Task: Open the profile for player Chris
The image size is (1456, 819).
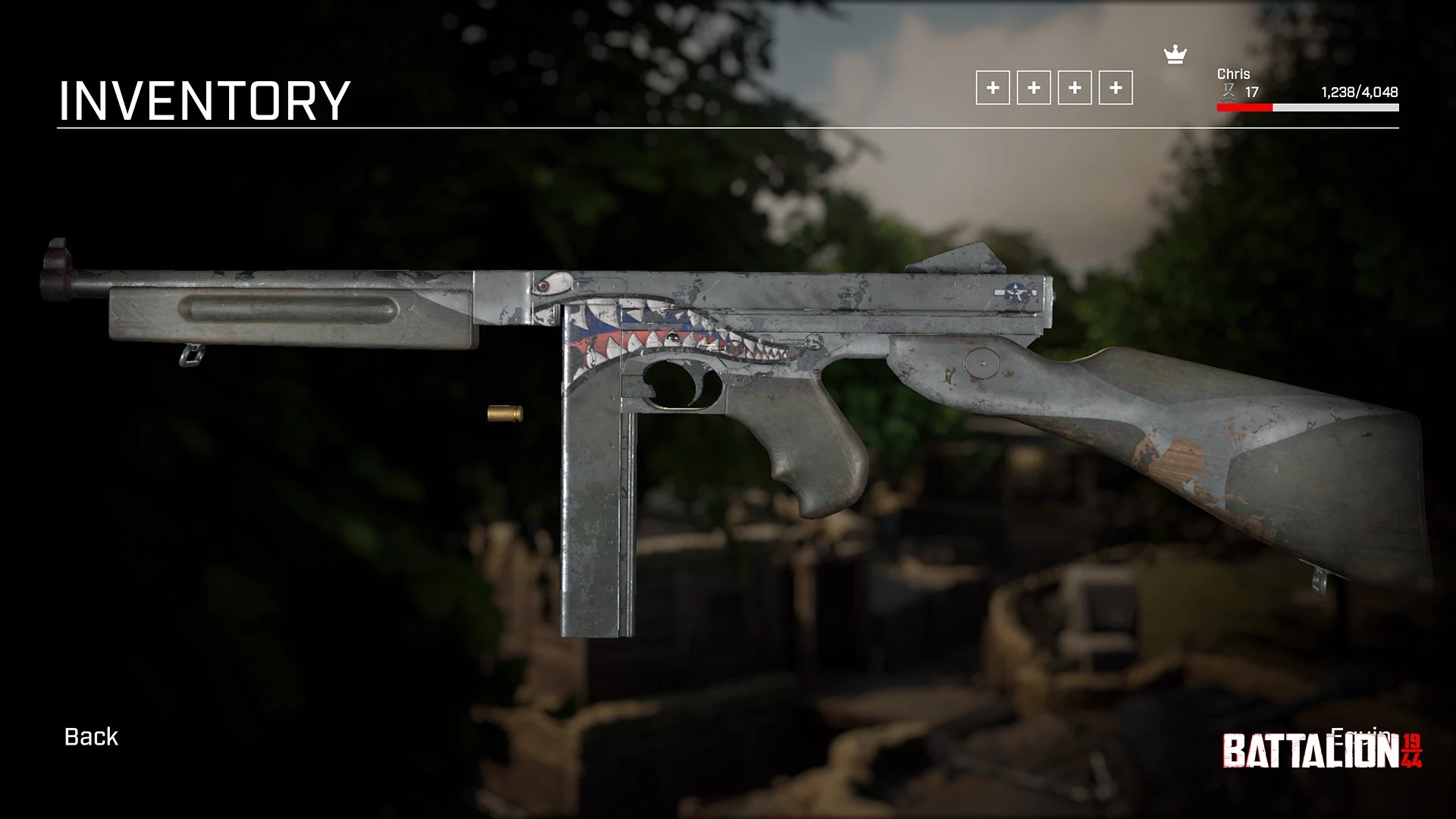Action: 1233,74
